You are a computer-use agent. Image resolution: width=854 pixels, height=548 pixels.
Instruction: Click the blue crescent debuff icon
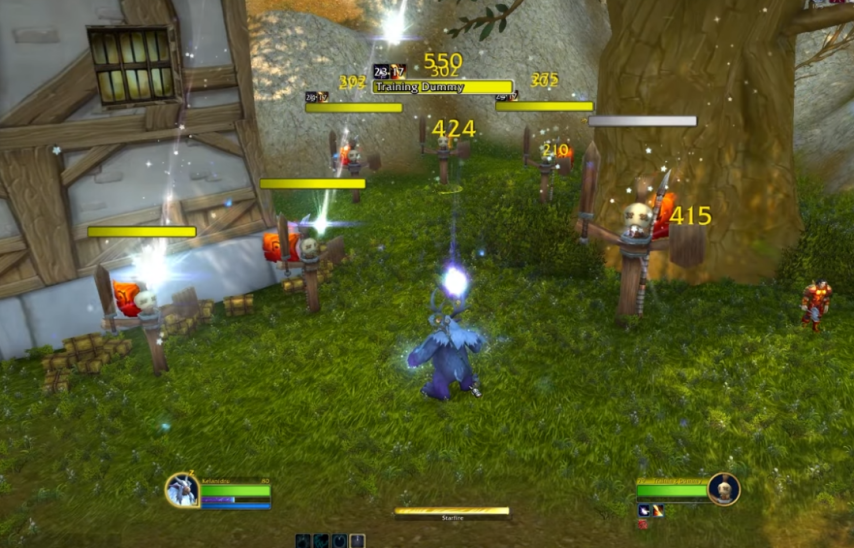coord(645,510)
